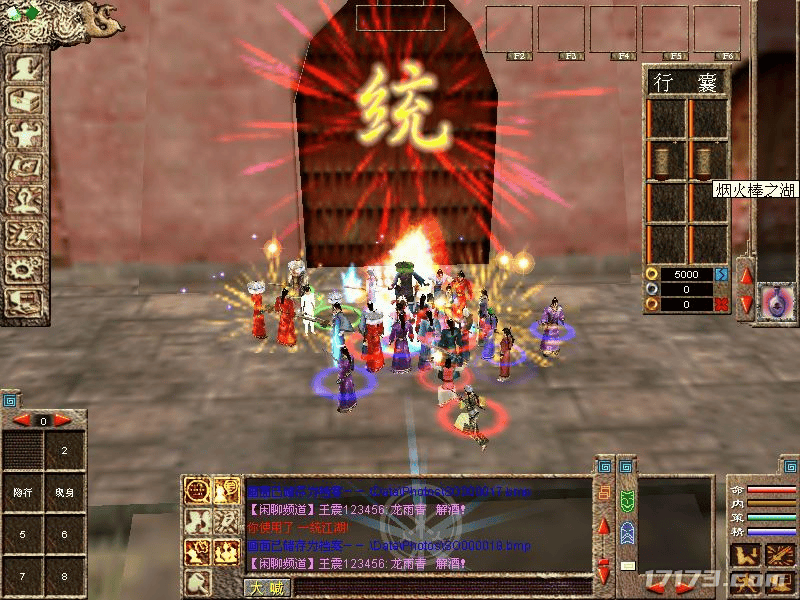
Task: Click the red X button in bag panel
Action: click(x=721, y=304)
